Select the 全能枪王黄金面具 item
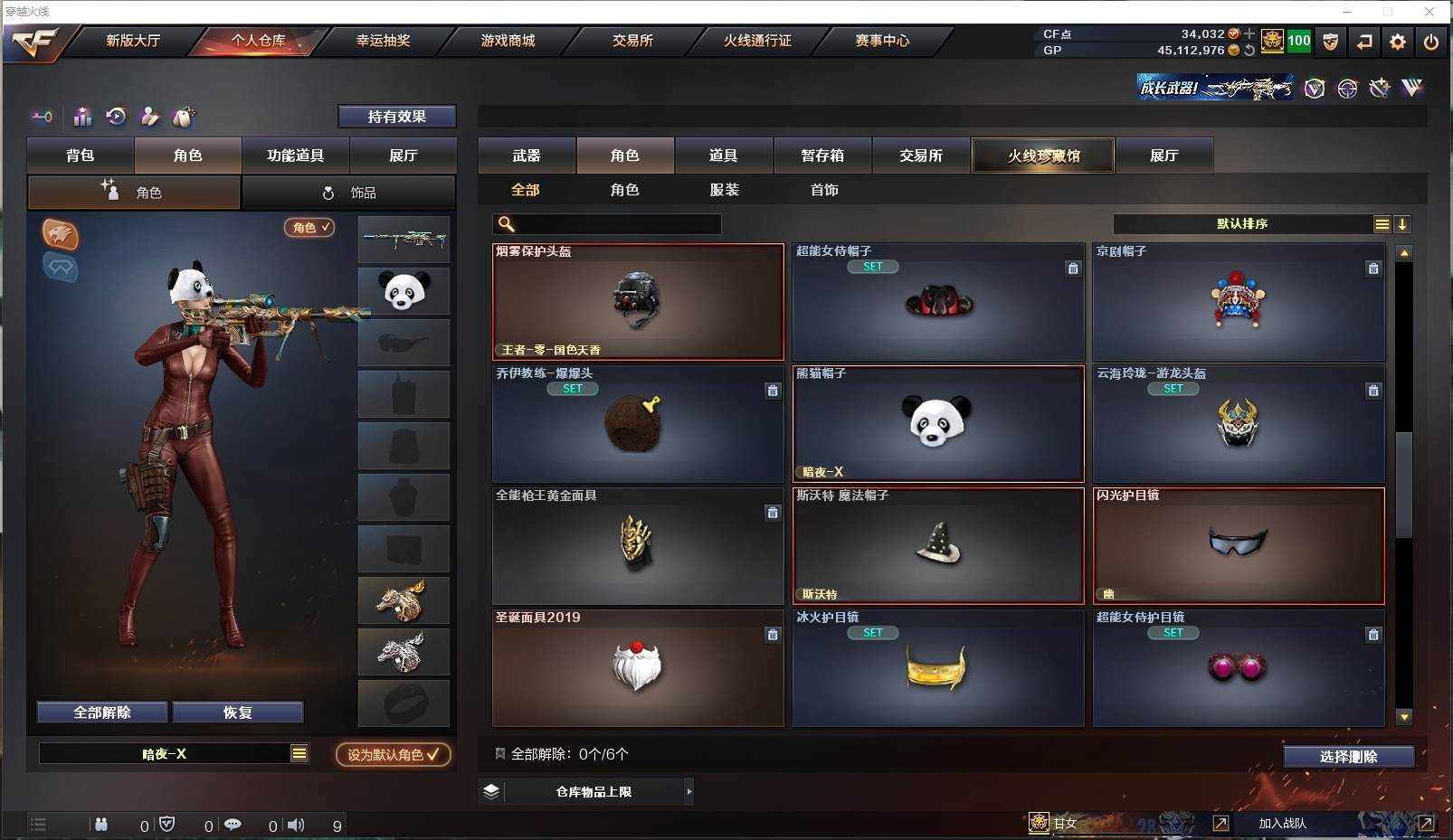 coord(637,546)
